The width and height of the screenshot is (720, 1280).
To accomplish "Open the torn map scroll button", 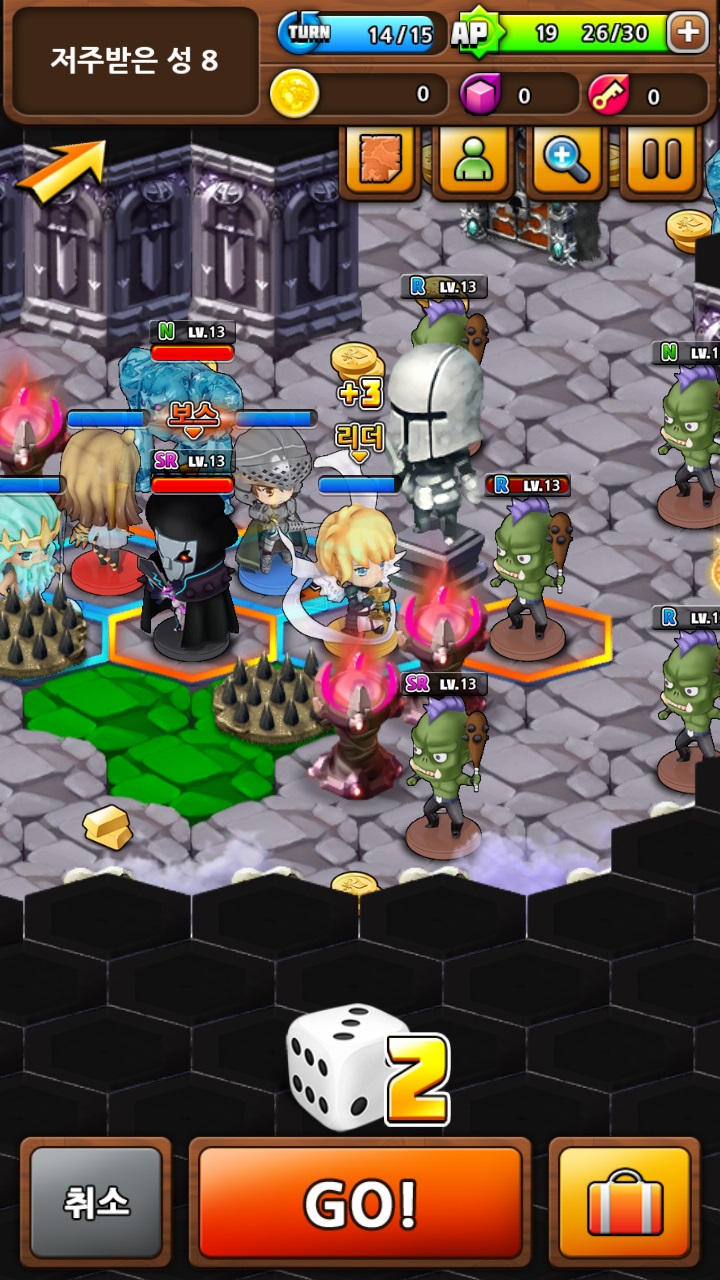I will (380, 158).
